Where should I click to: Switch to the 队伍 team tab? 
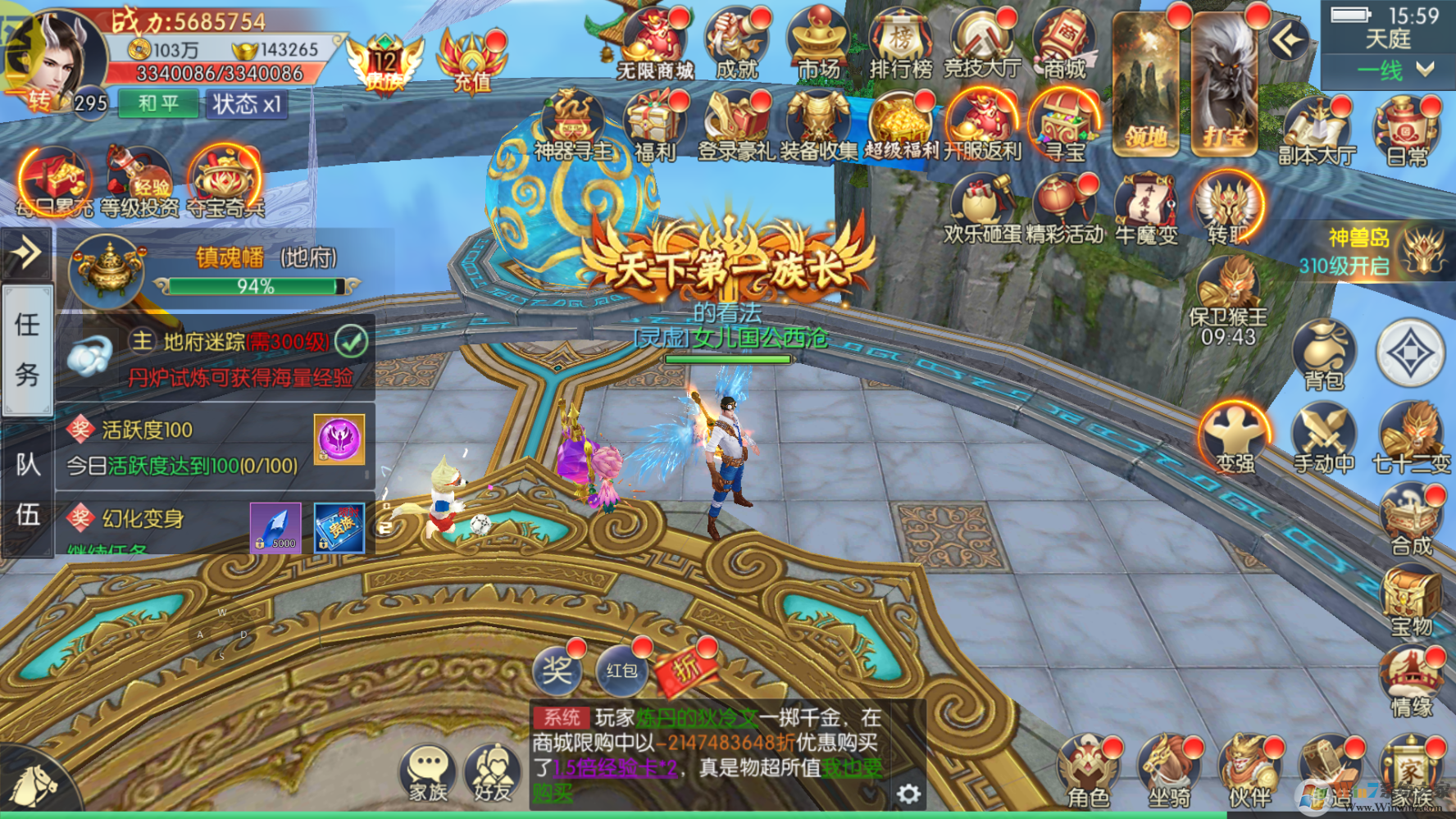[27, 489]
